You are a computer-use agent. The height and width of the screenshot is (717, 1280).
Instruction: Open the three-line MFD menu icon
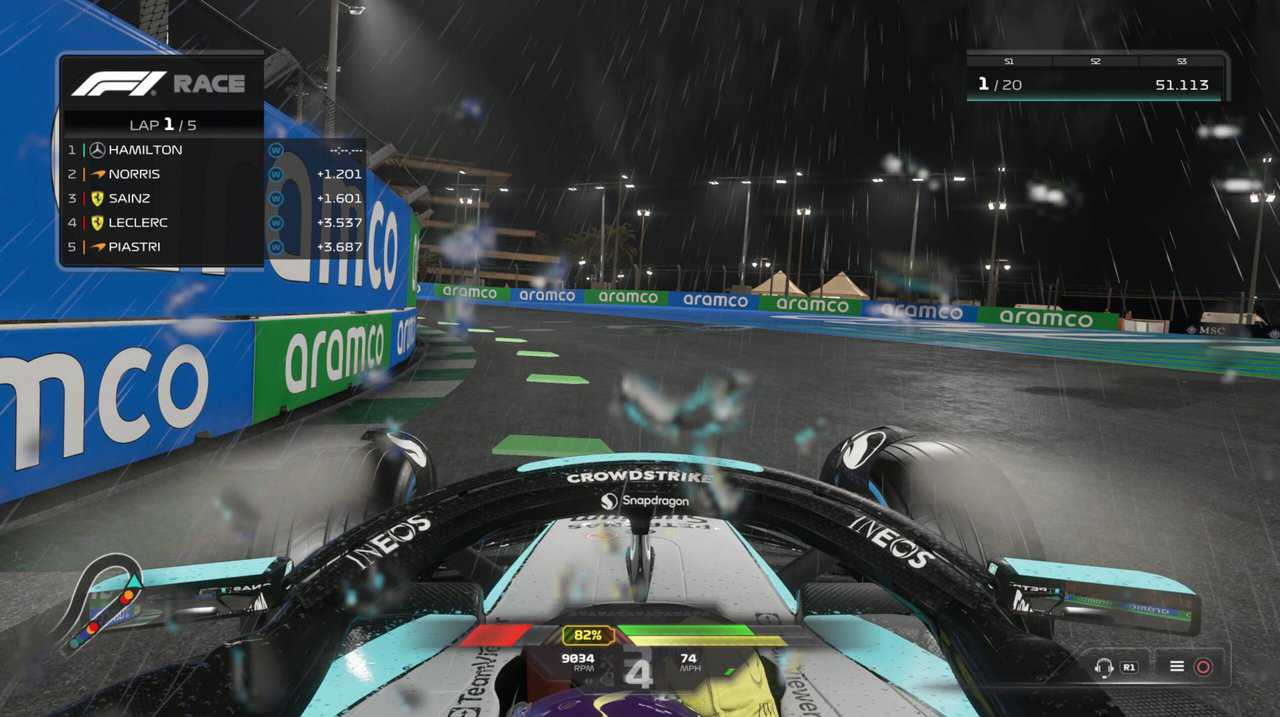(x=1177, y=667)
